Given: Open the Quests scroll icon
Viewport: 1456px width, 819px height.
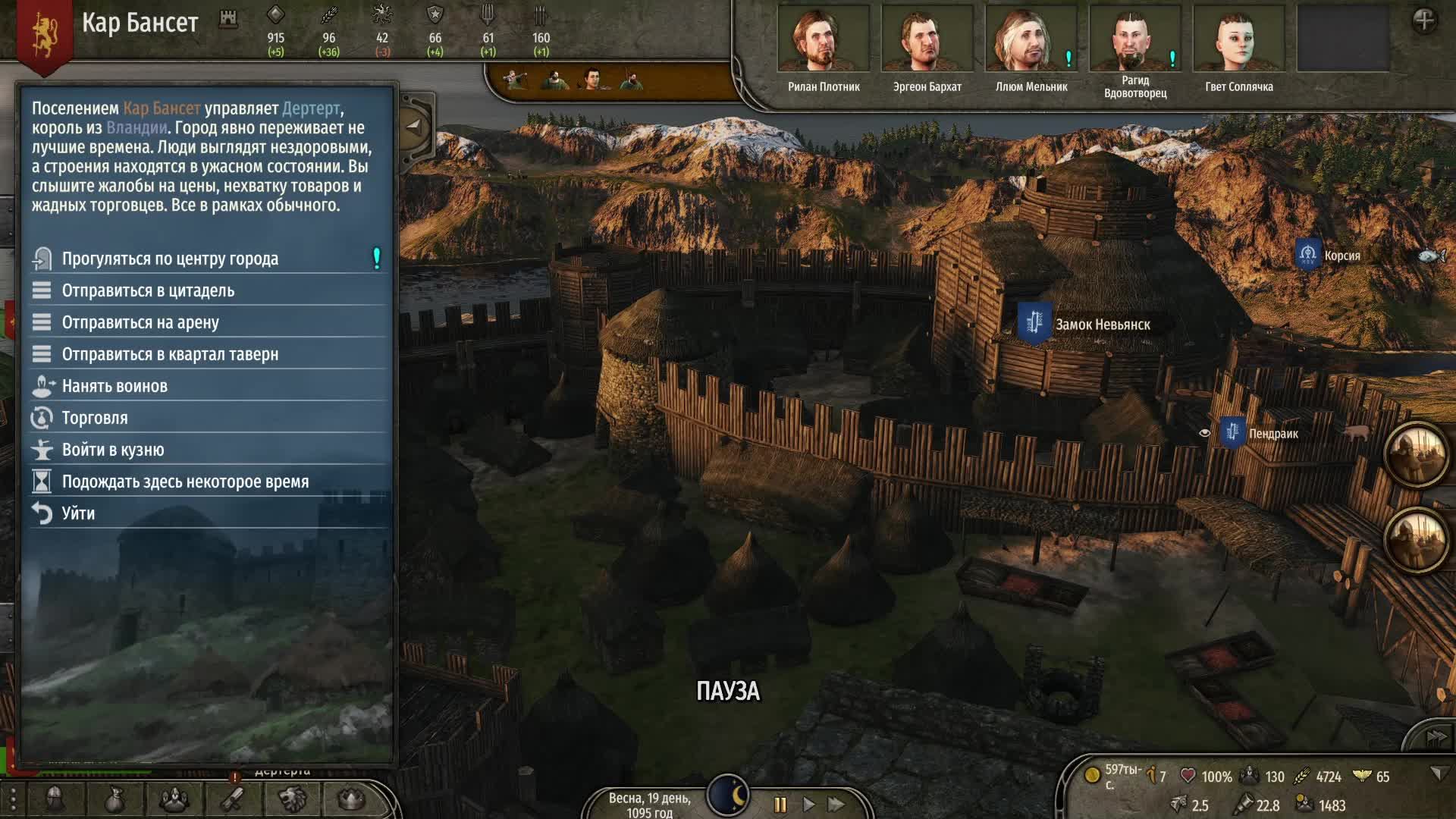Looking at the screenshot, I should (231, 800).
